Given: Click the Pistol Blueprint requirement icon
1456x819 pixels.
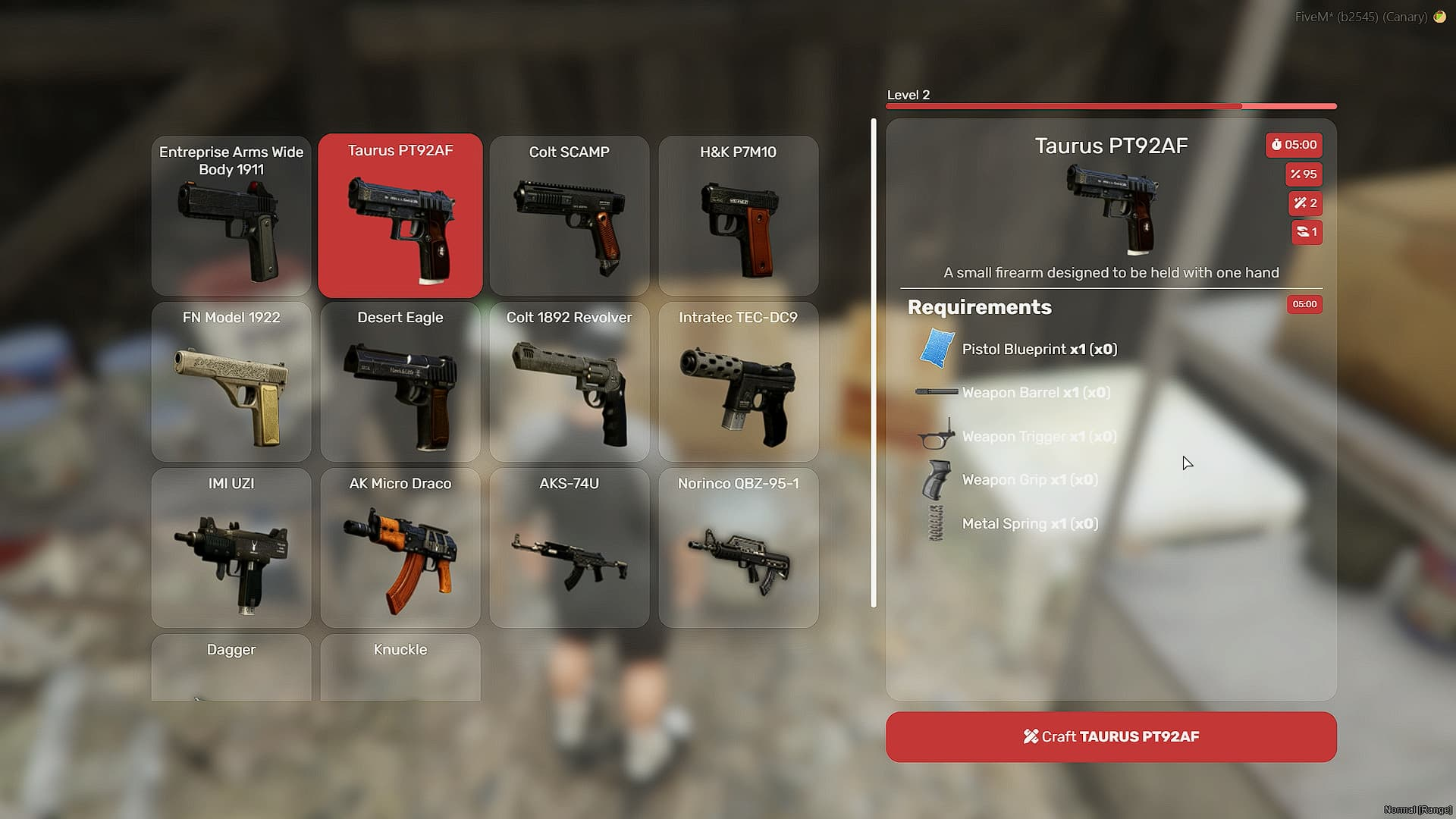Looking at the screenshot, I should tap(935, 350).
